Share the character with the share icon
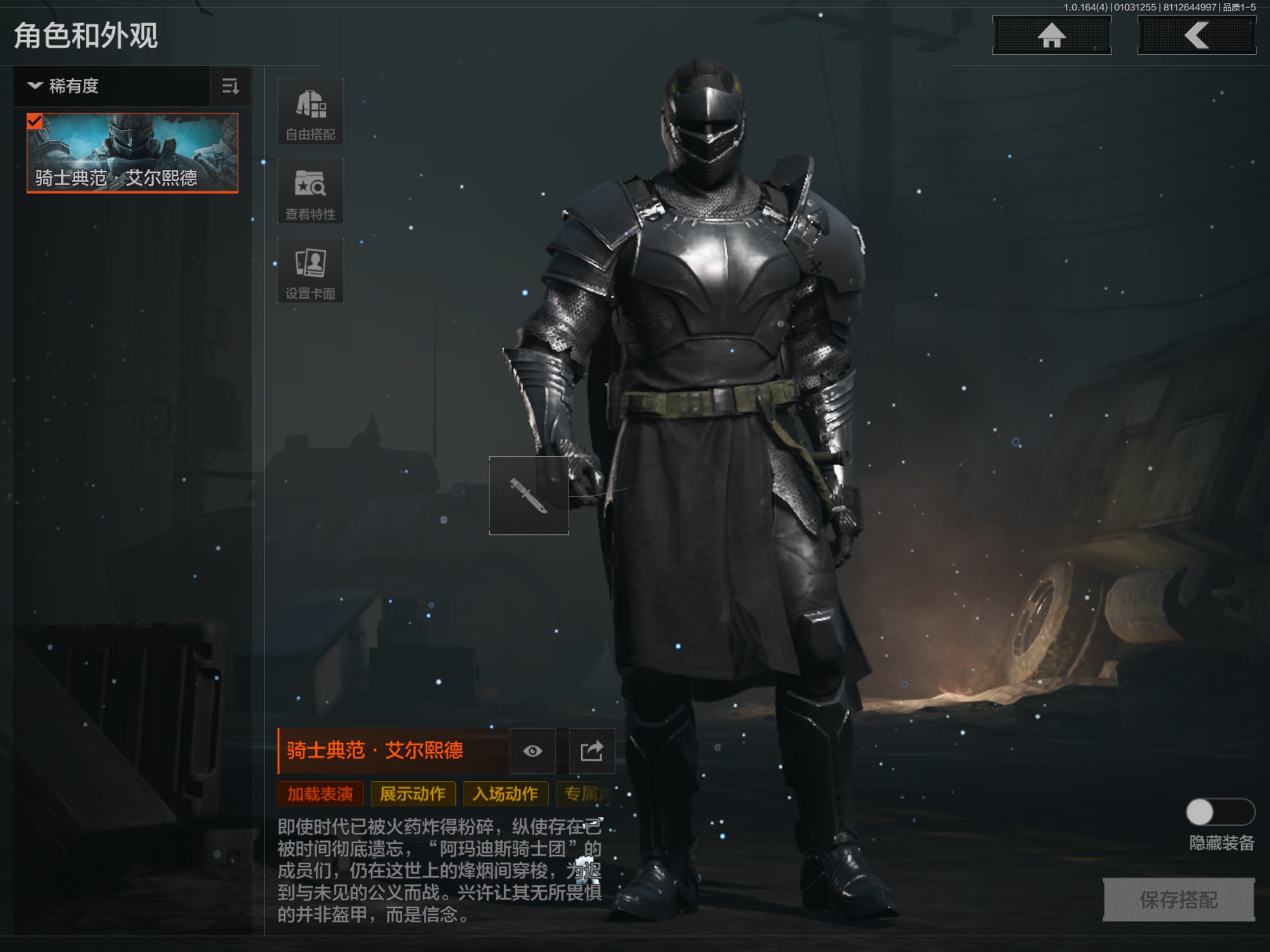Image resolution: width=1270 pixels, height=952 pixels. [591, 751]
